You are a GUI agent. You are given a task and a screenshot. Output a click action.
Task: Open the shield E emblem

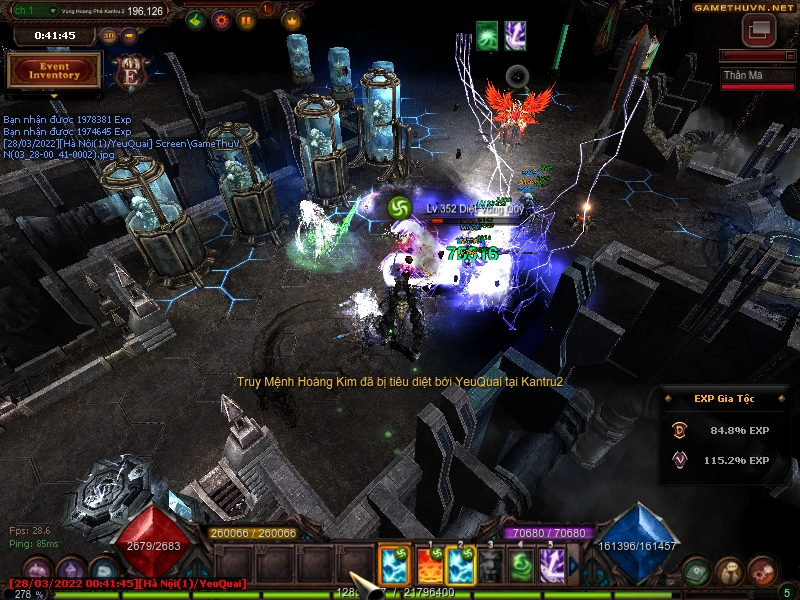pos(130,71)
